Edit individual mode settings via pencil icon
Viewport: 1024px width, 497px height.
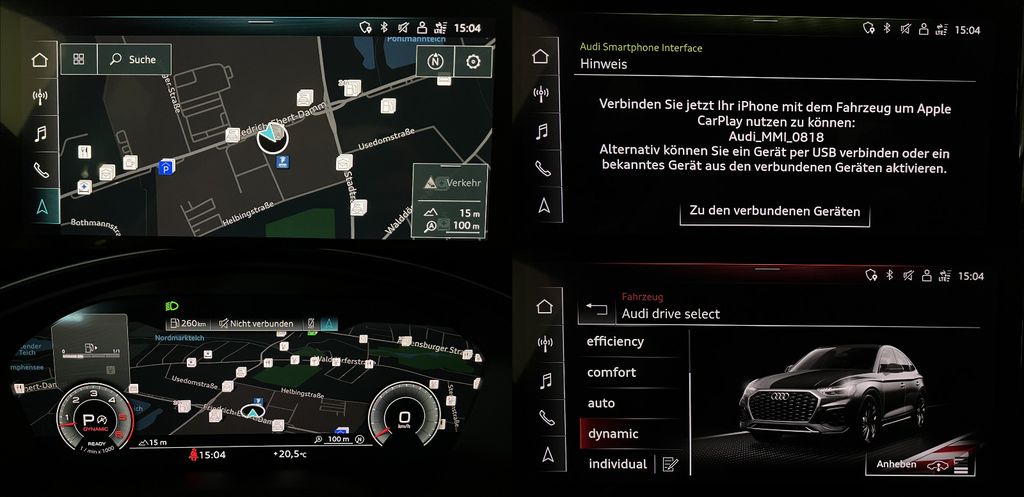pos(669,464)
